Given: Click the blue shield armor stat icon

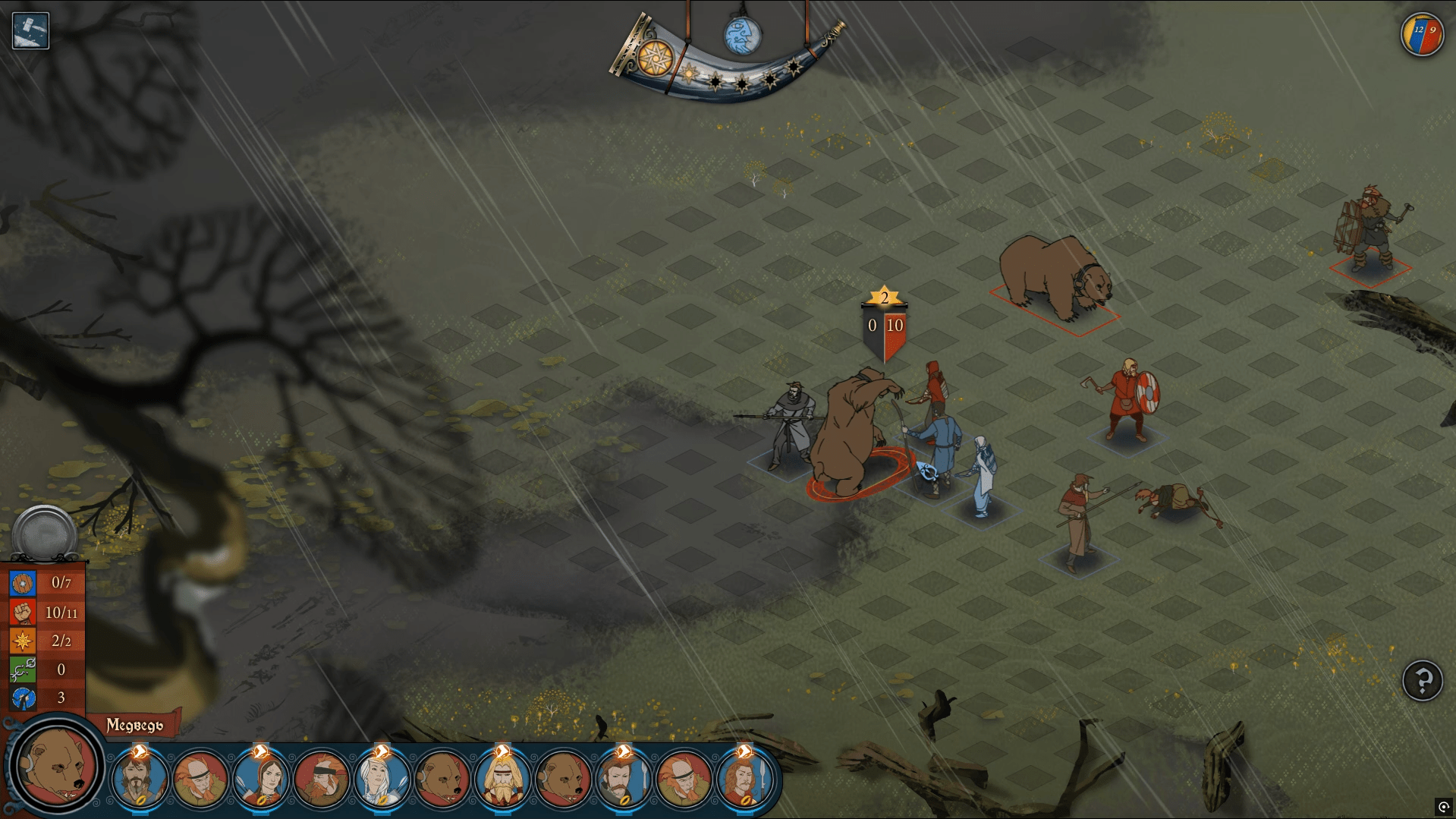Looking at the screenshot, I should pyautogui.click(x=23, y=583).
